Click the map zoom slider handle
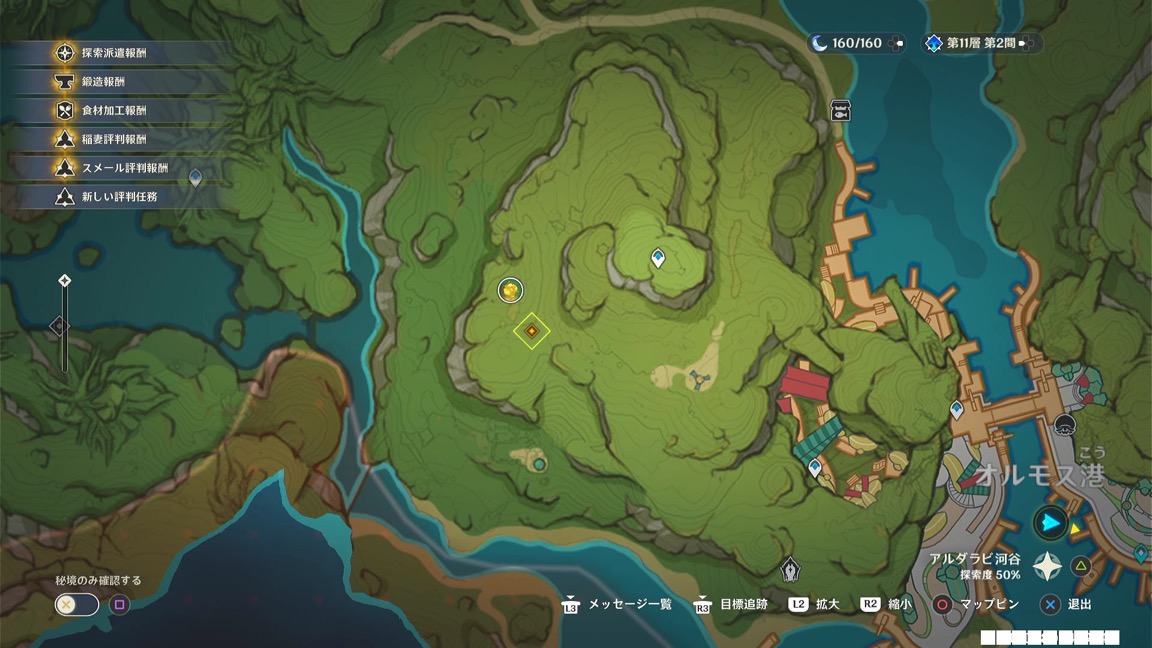1152x648 pixels. [60, 326]
